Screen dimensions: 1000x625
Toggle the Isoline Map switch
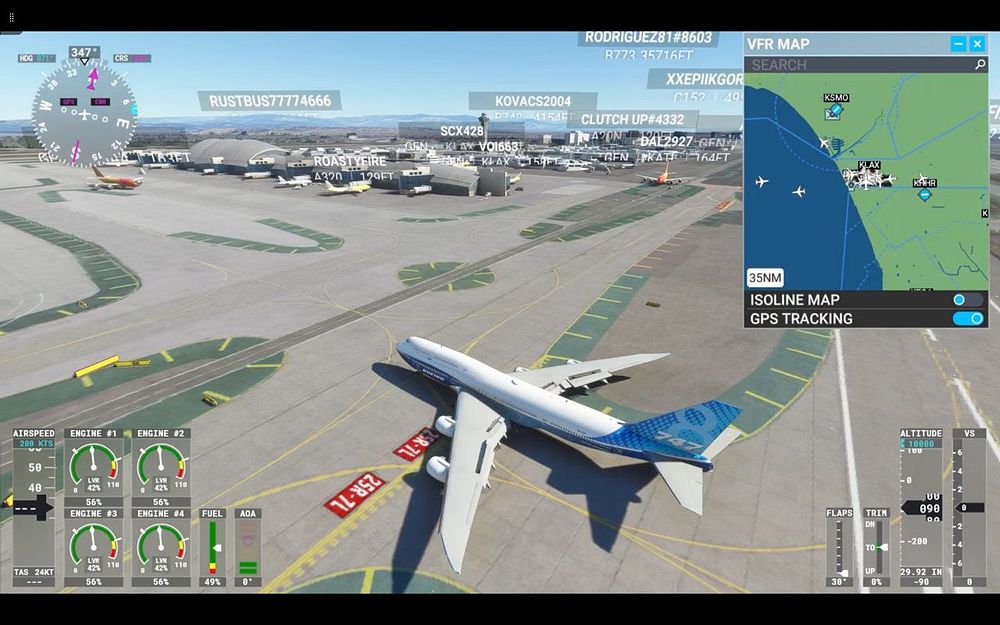coord(967,300)
